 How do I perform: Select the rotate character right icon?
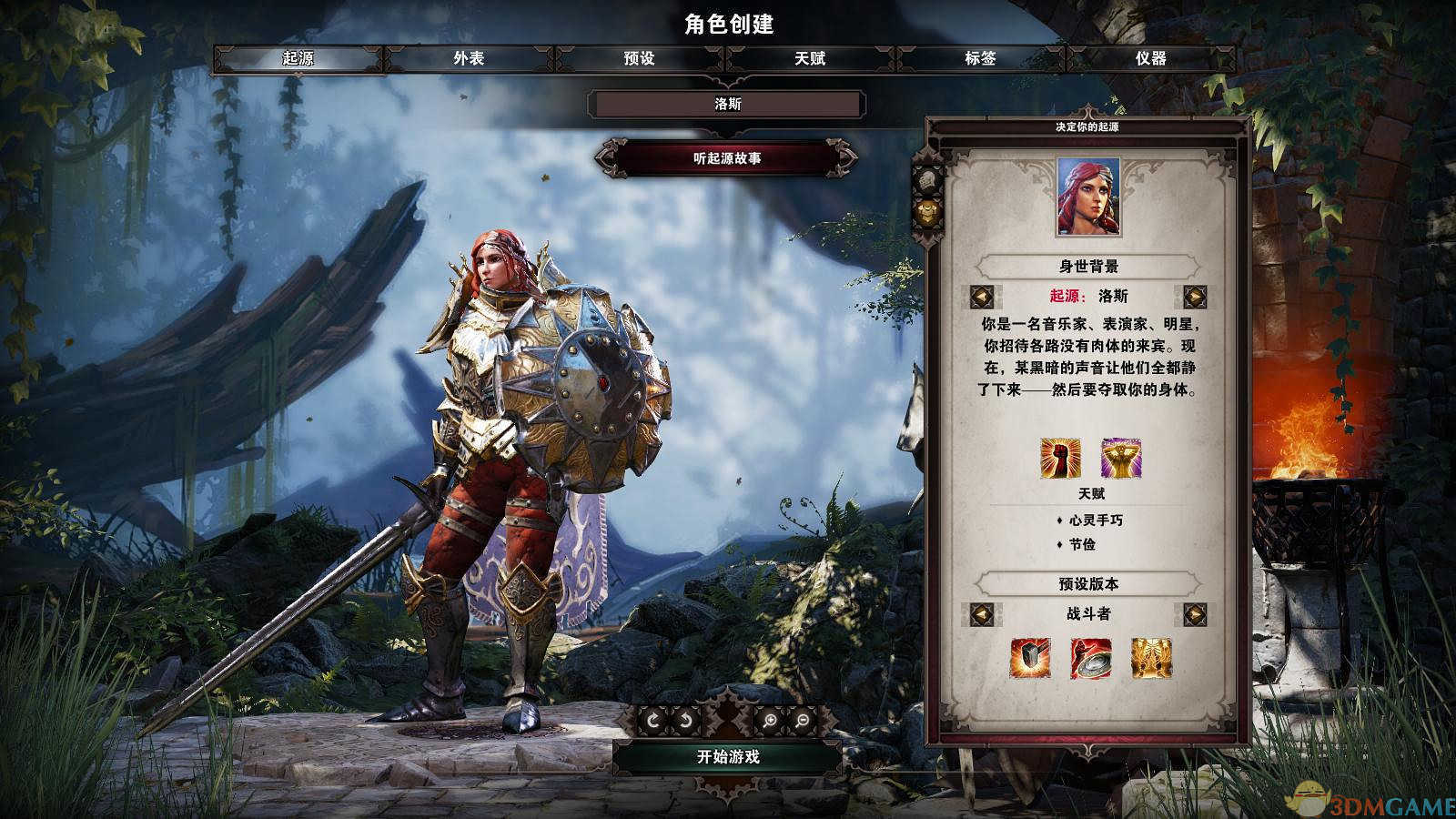[x=685, y=720]
